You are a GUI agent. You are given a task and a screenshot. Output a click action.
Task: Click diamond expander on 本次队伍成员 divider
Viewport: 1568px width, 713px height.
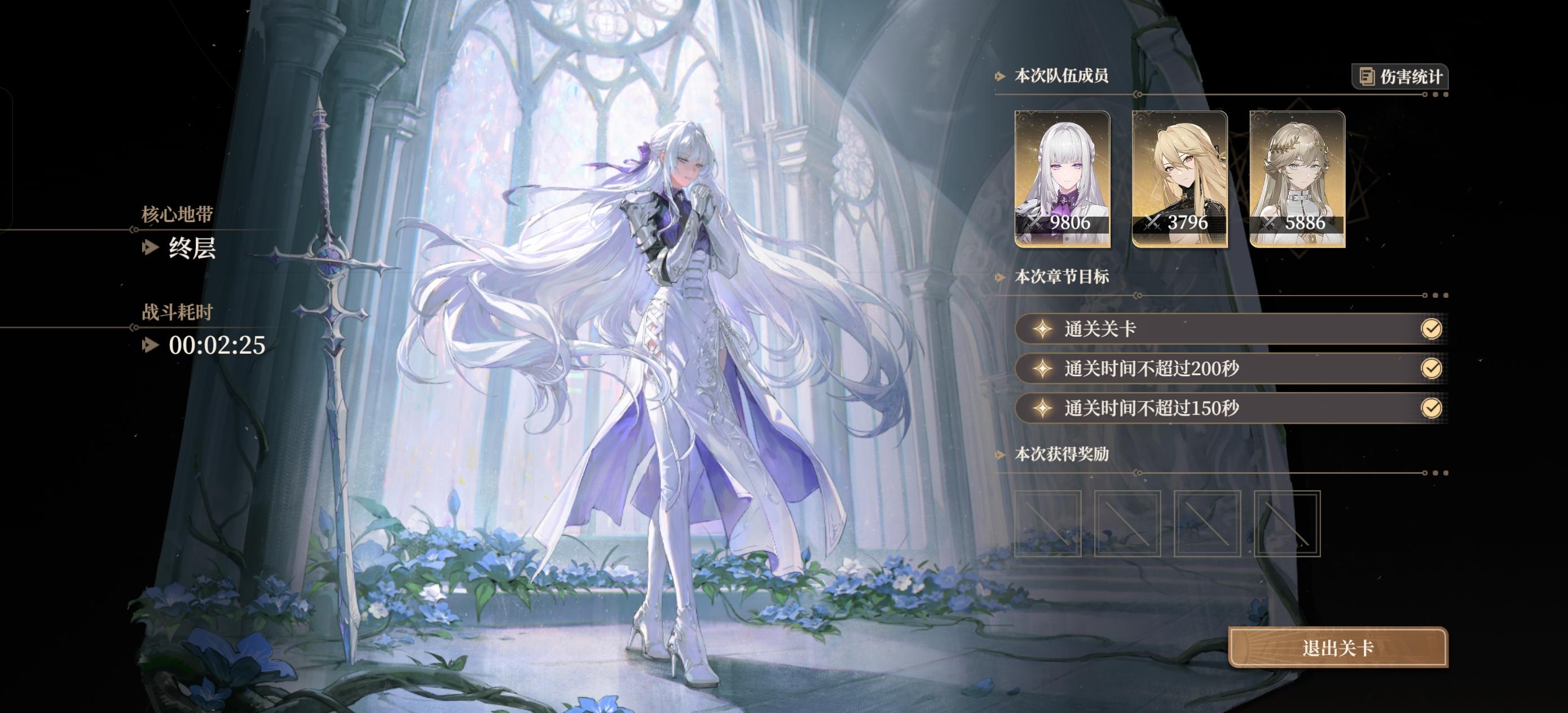(x=1139, y=95)
